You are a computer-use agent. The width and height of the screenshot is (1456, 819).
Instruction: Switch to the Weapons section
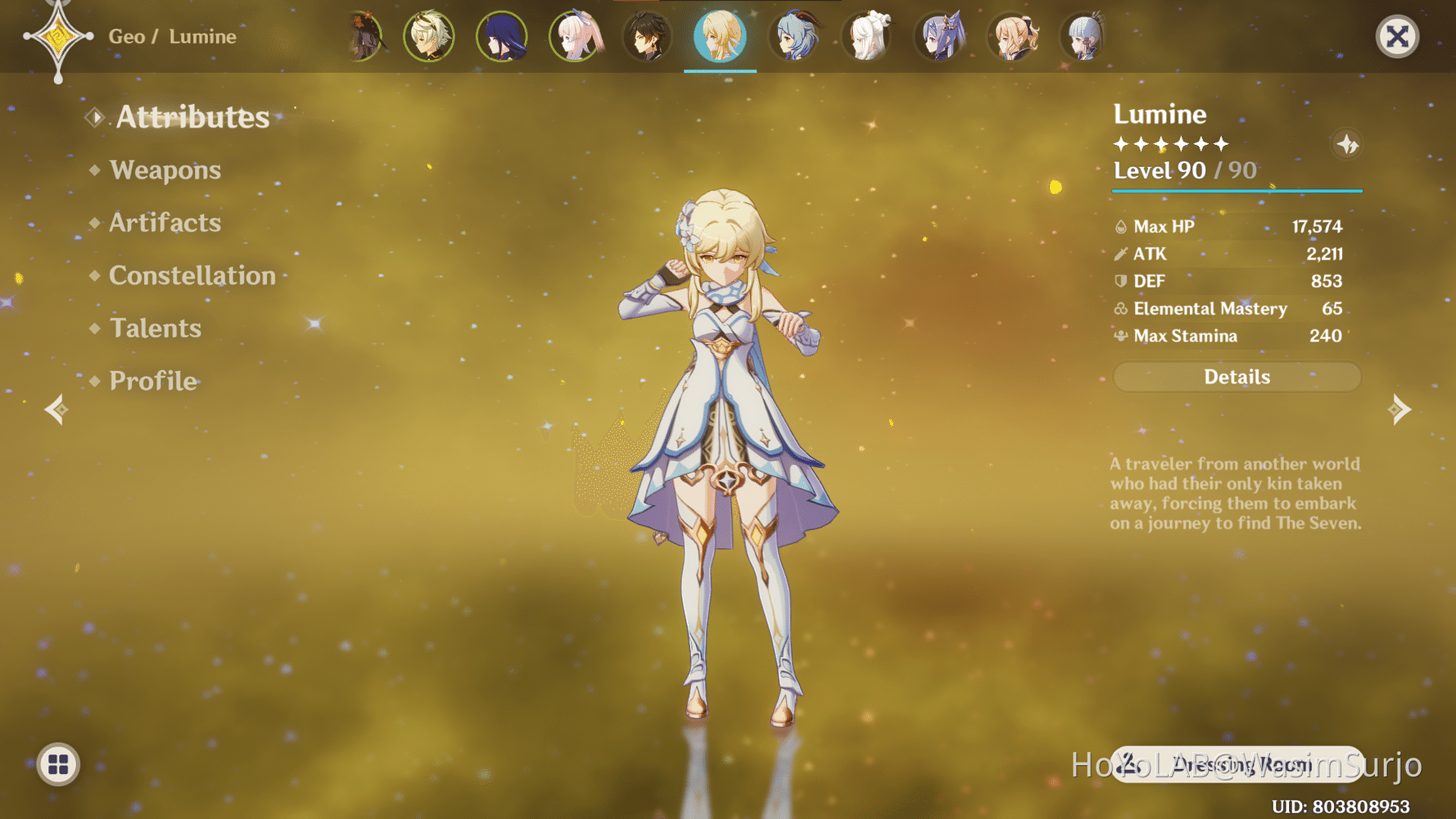[x=166, y=170]
